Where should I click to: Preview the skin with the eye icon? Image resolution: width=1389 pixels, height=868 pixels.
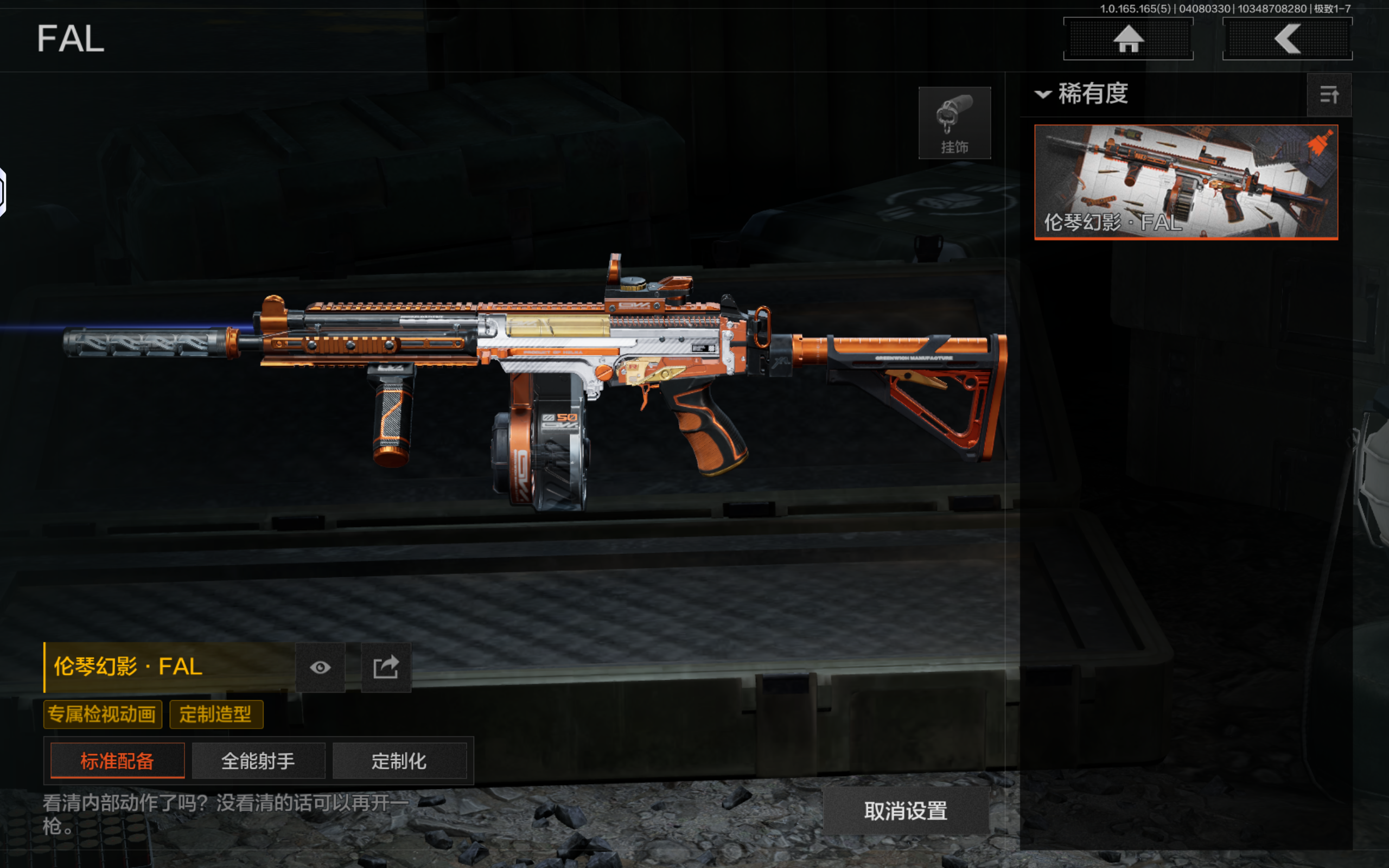320,667
